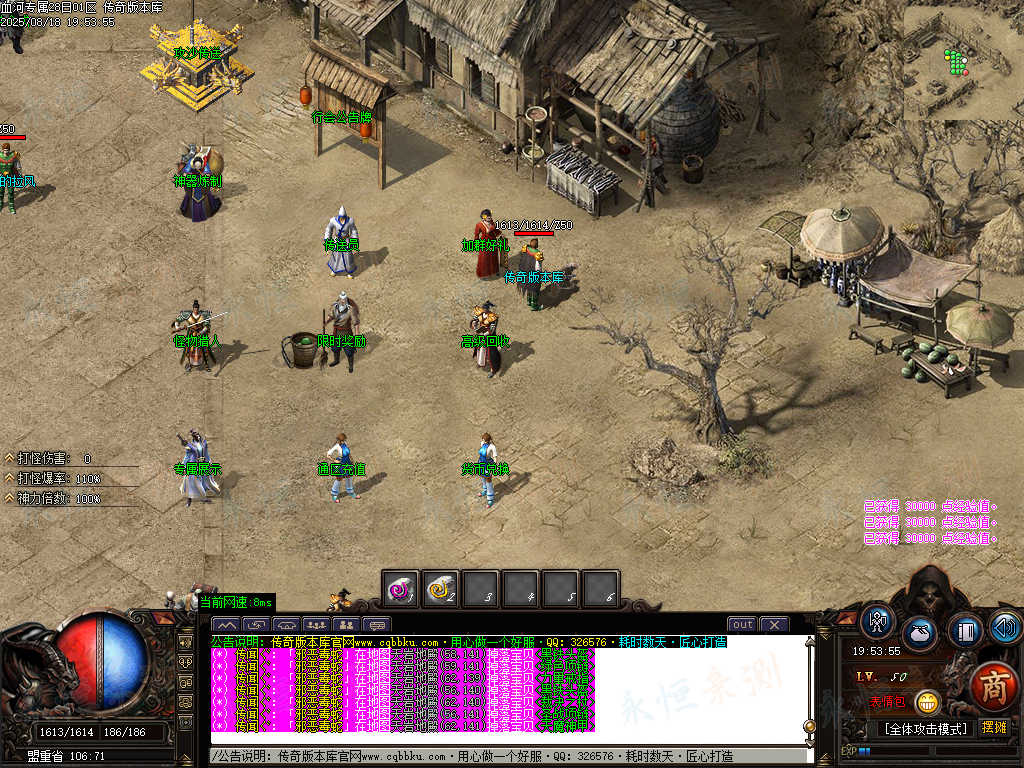Click the keyboard icon chat toolbar button
Screen dimensions: 1024x768
376,625
